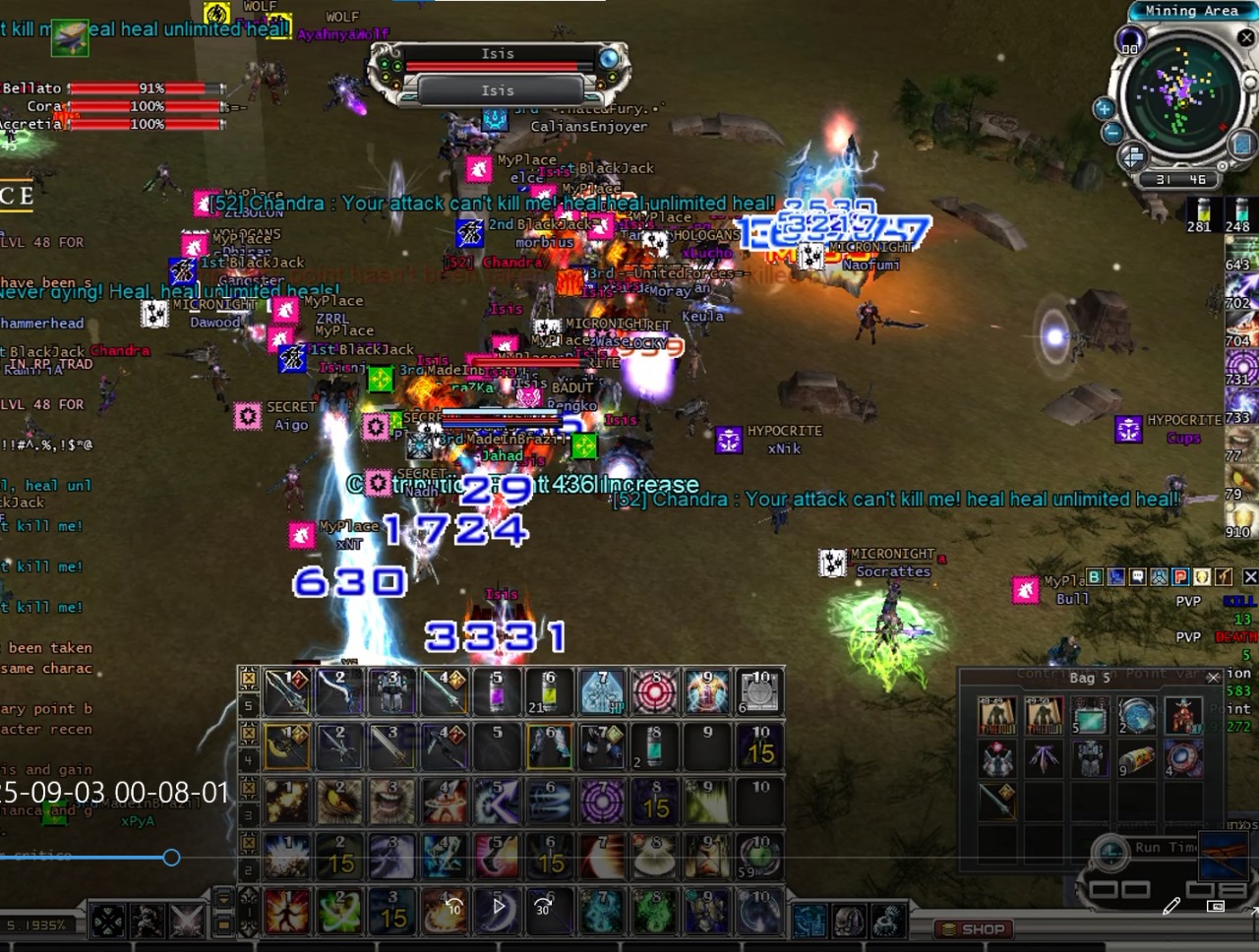The width and height of the screenshot is (1259, 952).
Task: Select the sword item in Bag 5
Action: pos(996,803)
